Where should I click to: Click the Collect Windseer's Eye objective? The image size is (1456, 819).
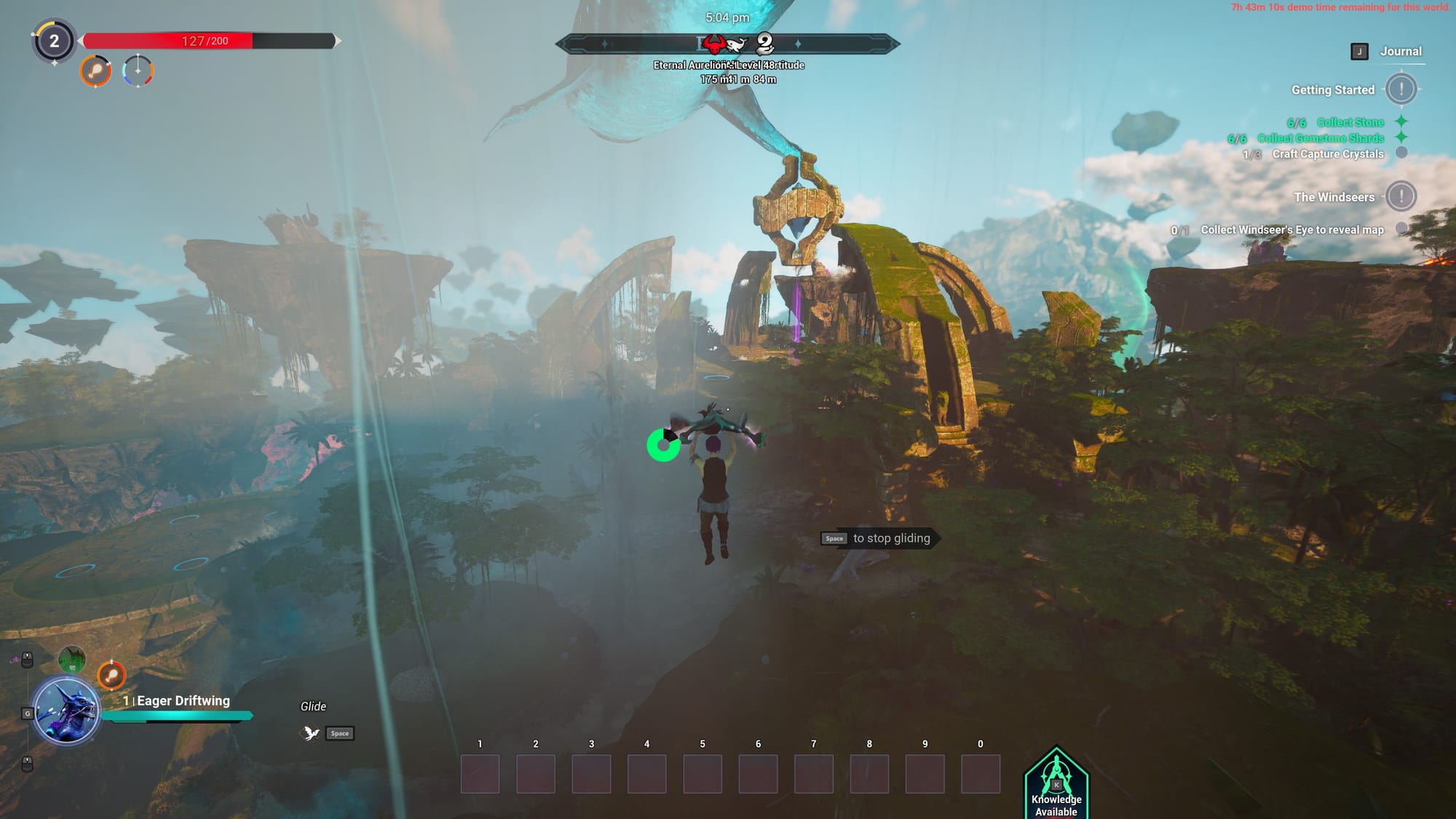coord(1291,230)
